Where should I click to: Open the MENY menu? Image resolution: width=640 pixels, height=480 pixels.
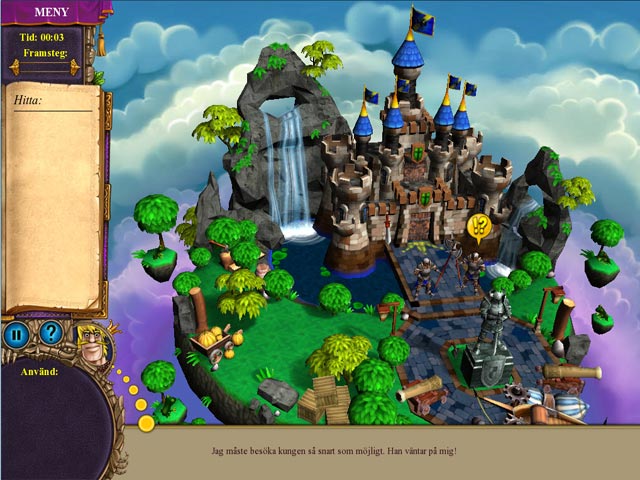tap(50, 12)
